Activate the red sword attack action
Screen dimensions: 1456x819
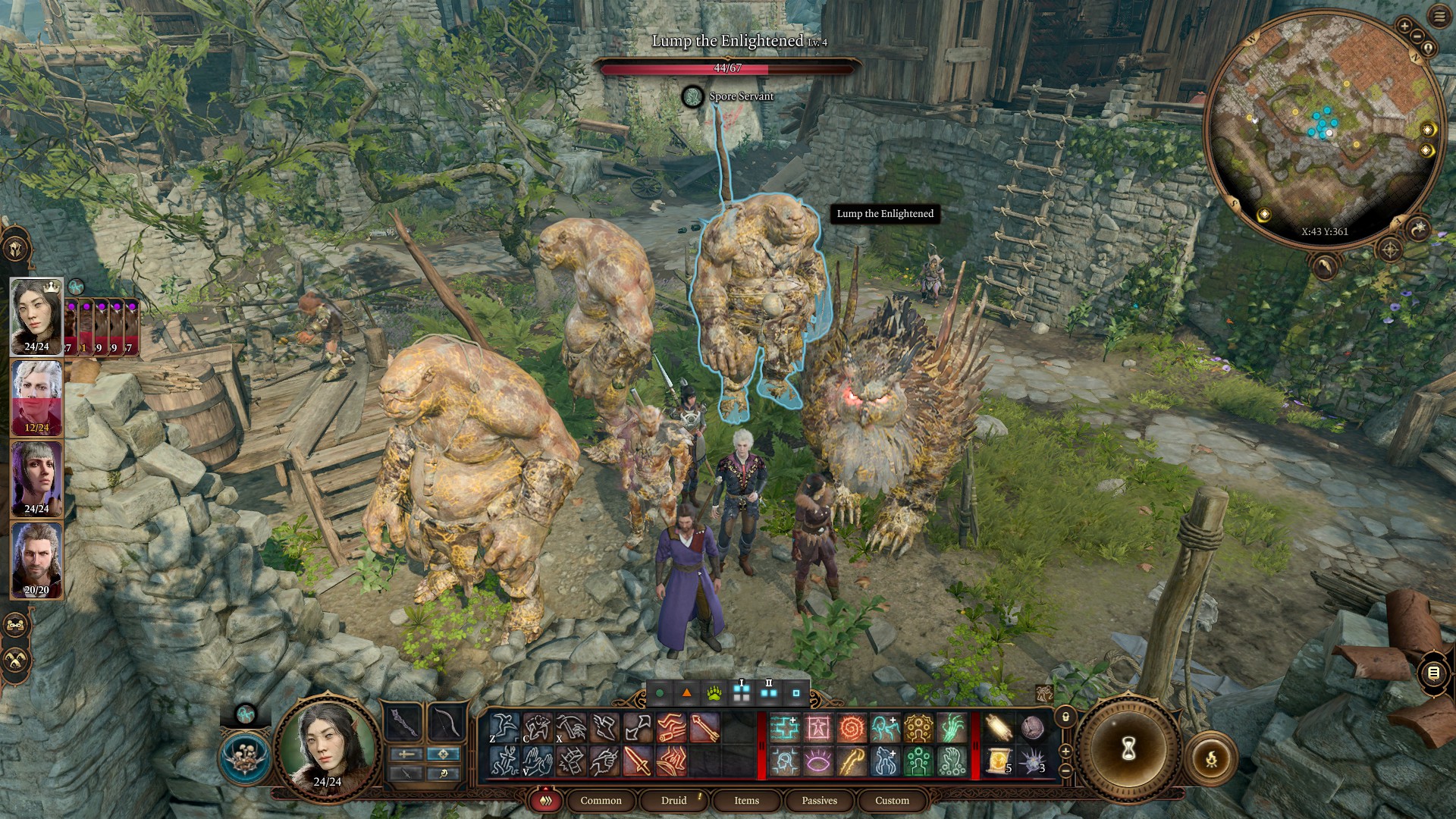[x=637, y=761]
